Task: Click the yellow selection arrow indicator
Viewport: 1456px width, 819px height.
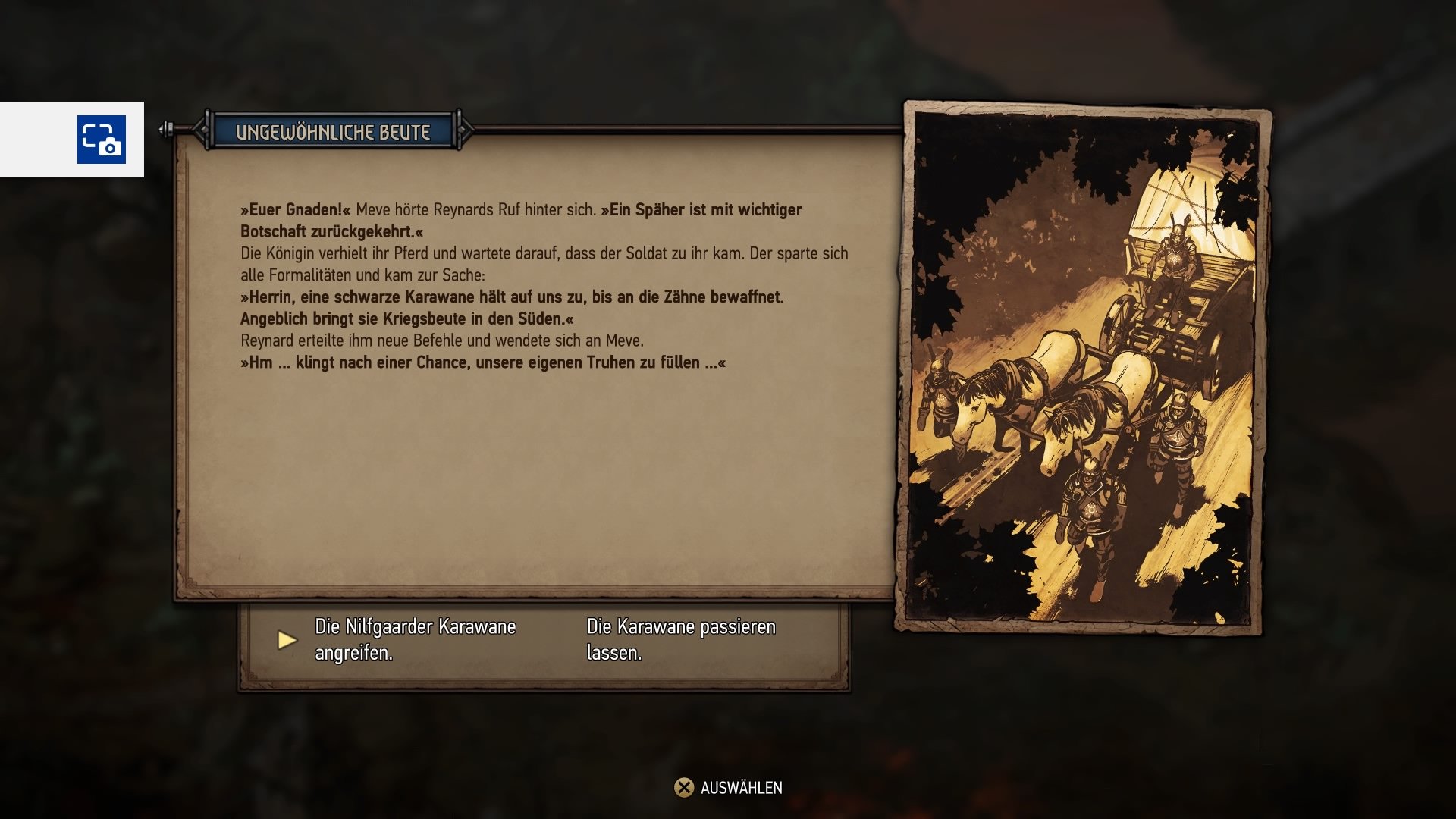Action: click(x=287, y=639)
